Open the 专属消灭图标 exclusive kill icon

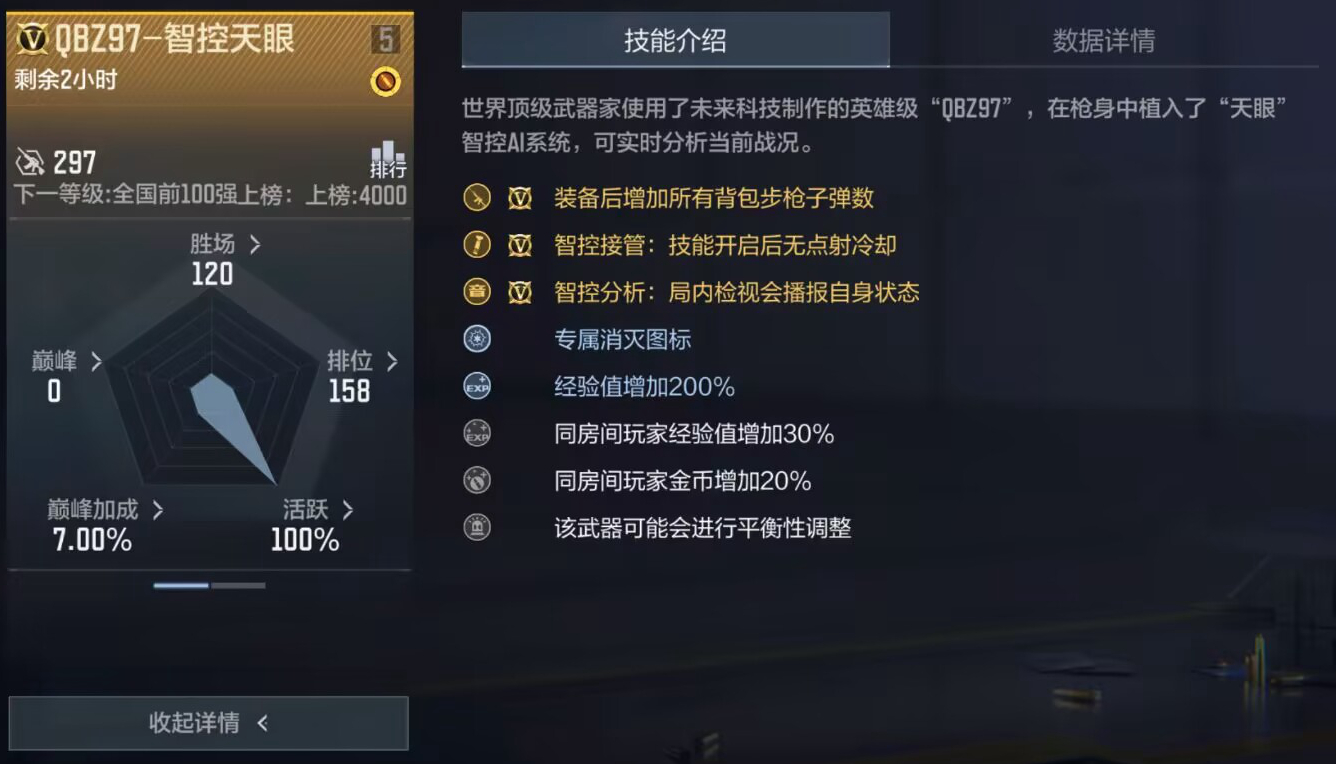(476, 338)
